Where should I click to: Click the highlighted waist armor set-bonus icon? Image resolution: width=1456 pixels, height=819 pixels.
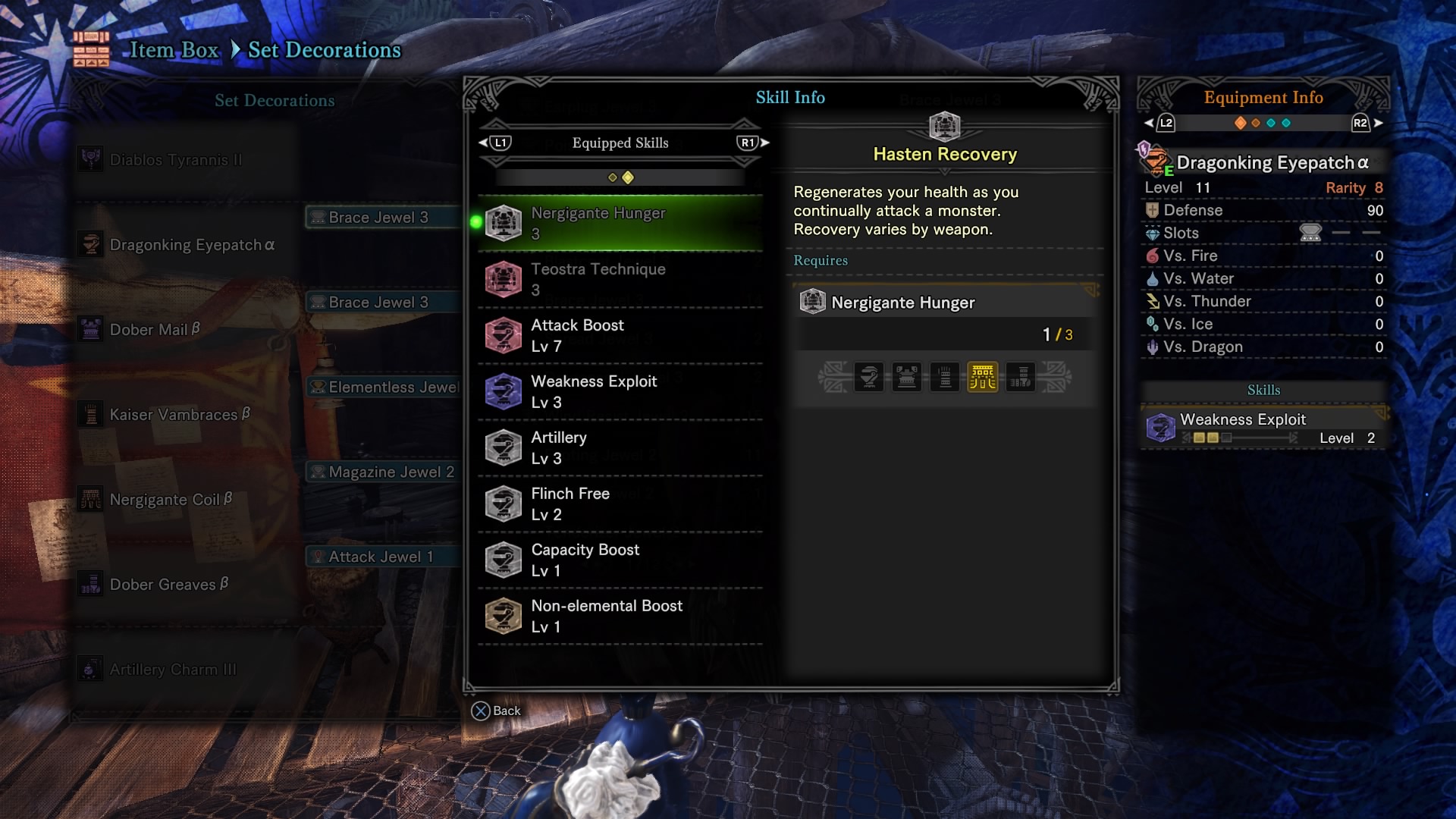click(x=983, y=377)
